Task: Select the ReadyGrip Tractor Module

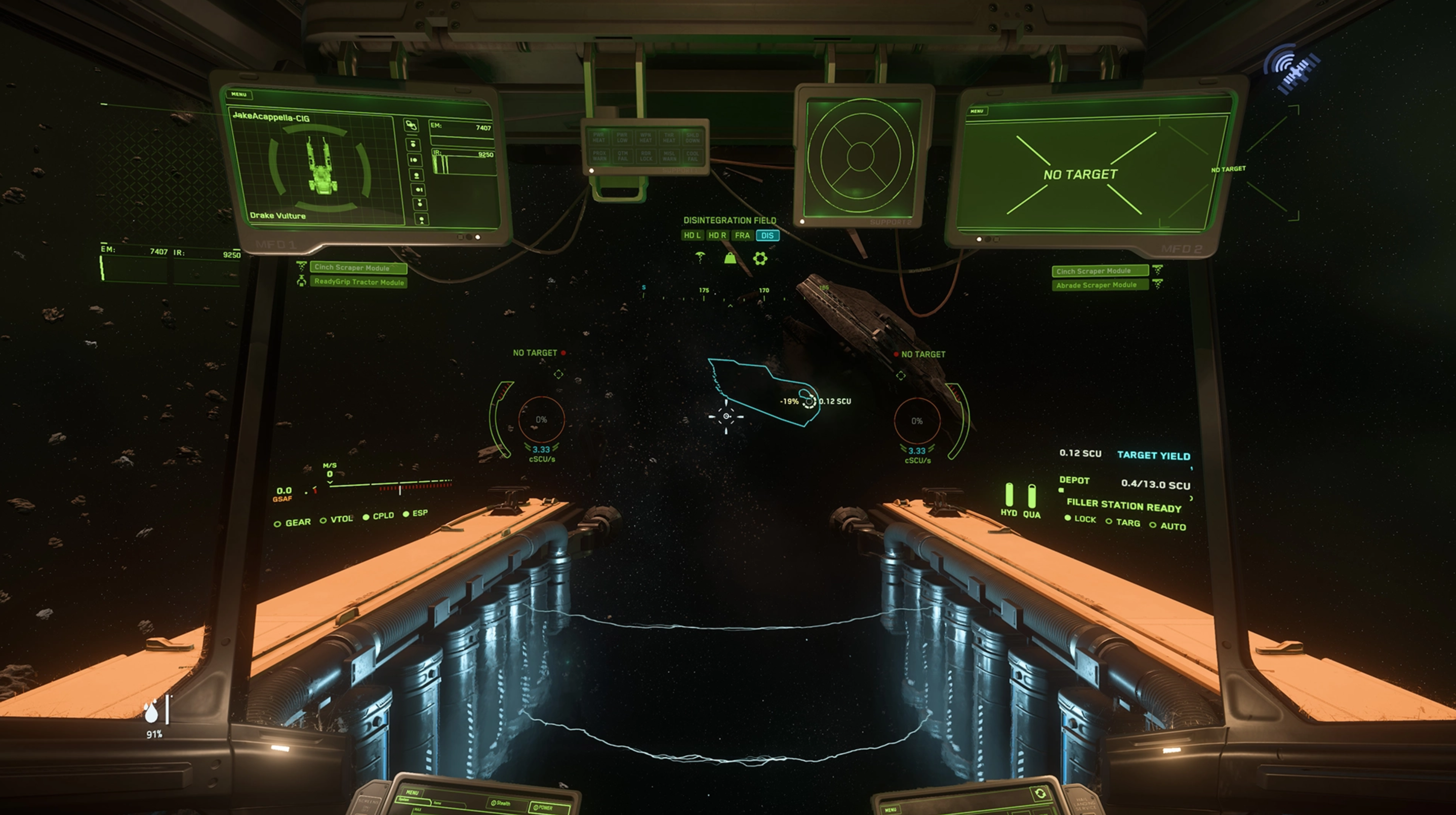Action: tap(358, 282)
